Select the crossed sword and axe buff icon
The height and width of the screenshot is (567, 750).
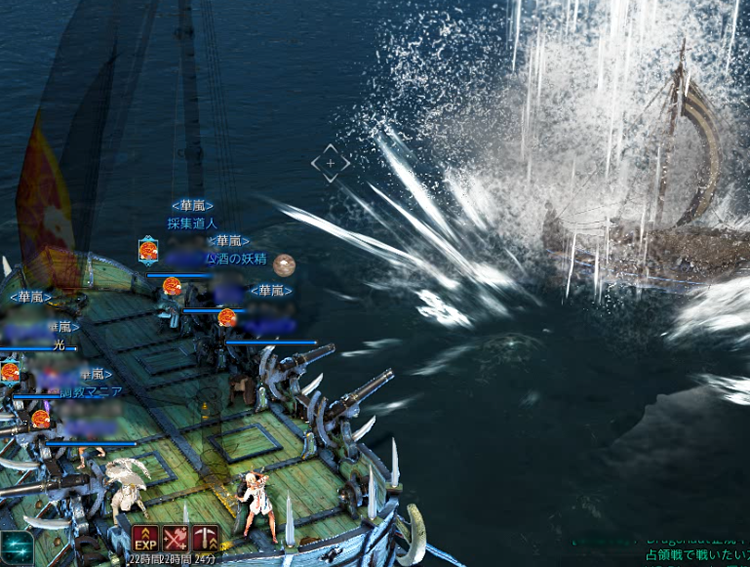[x=176, y=537]
